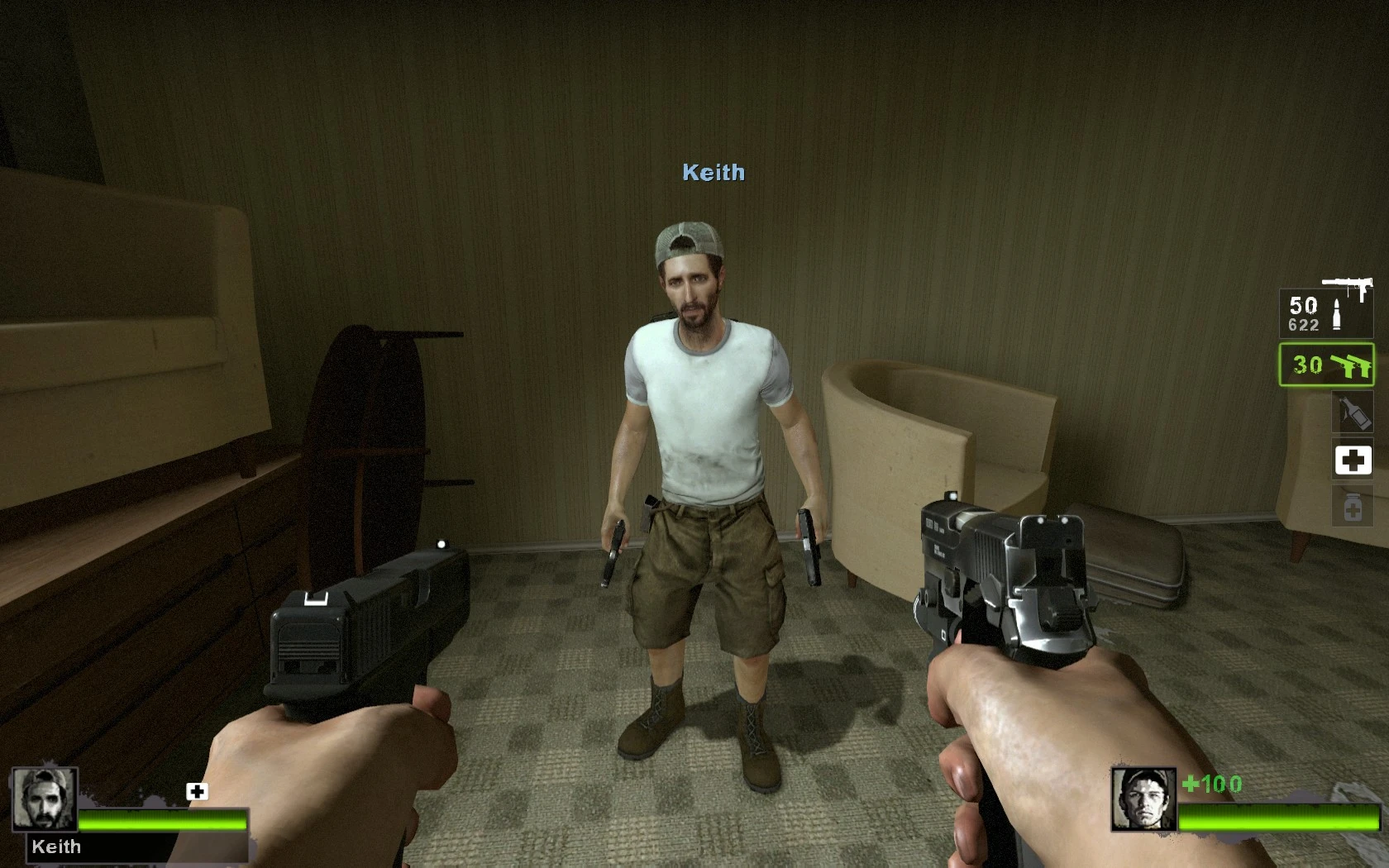Viewport: 1389px width, 868px height.
Task: Click the bullet icon beside the ammo counter
Action: tap(1338, 312)
